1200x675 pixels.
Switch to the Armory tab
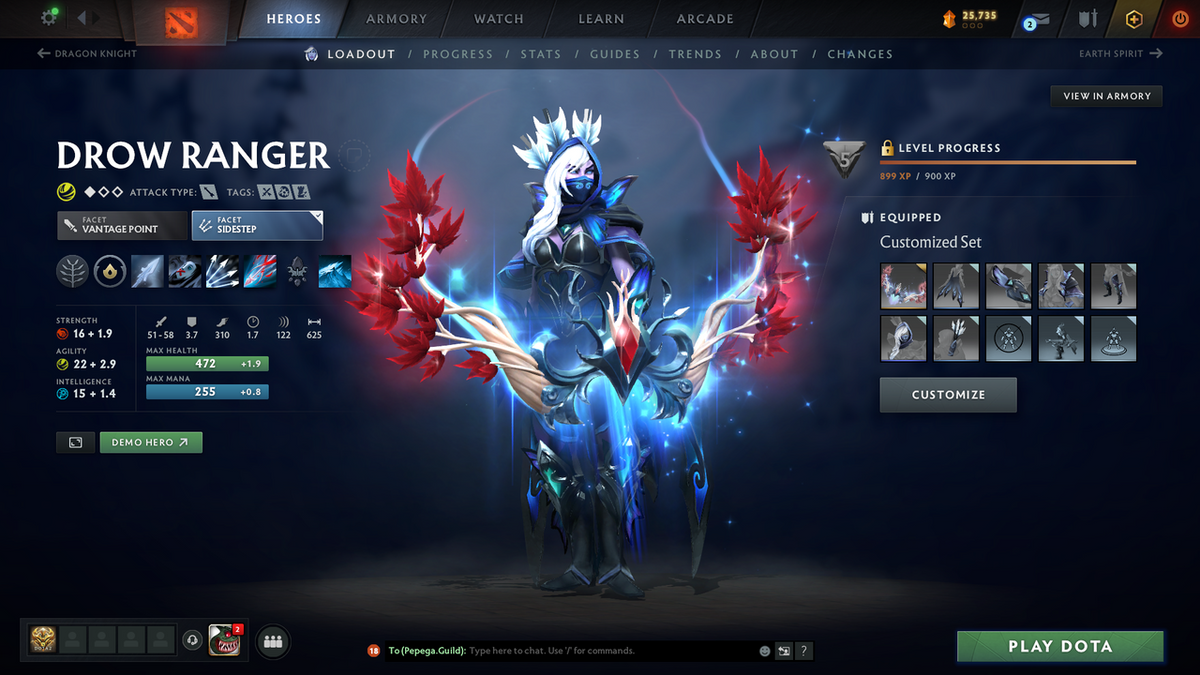[397, 19]
